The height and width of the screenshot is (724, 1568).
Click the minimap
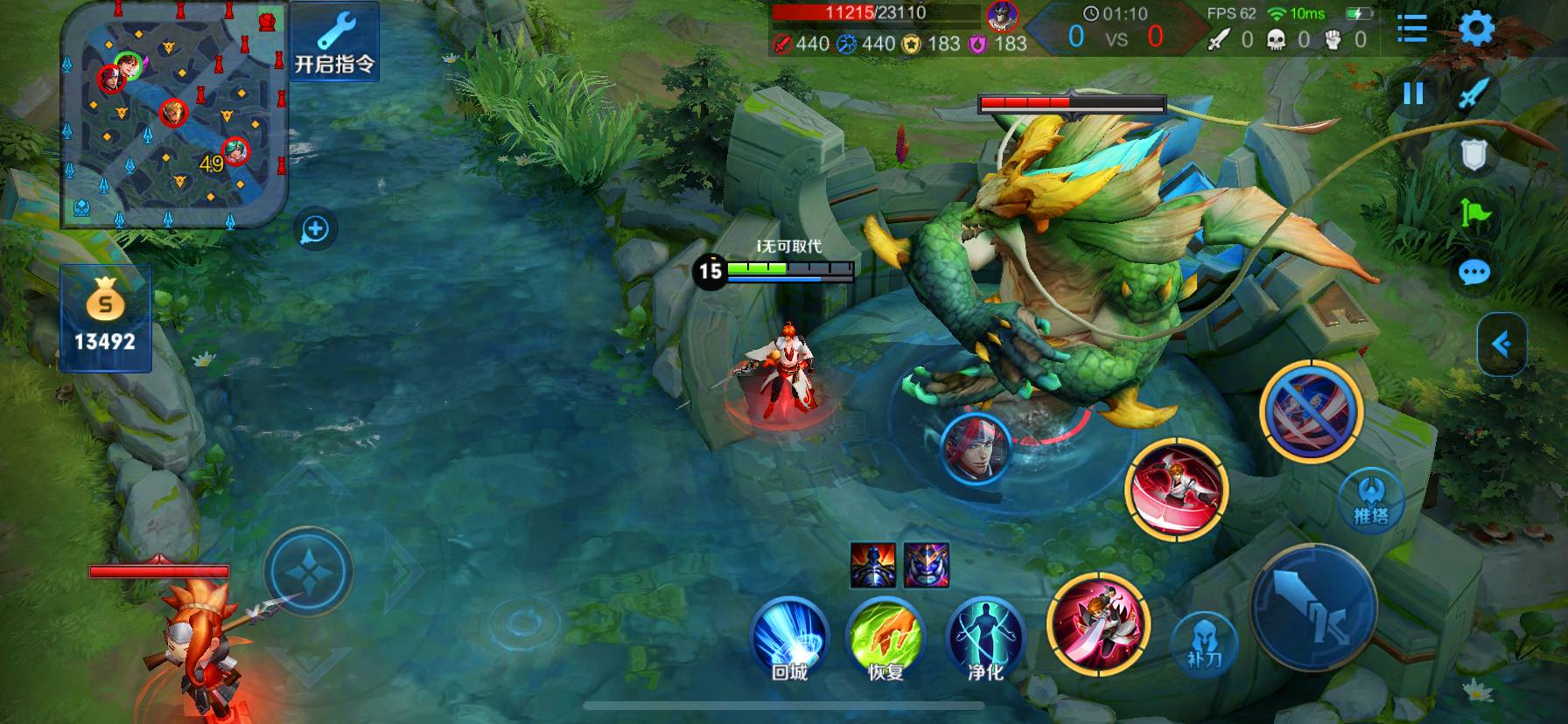(x=173, y=114)
